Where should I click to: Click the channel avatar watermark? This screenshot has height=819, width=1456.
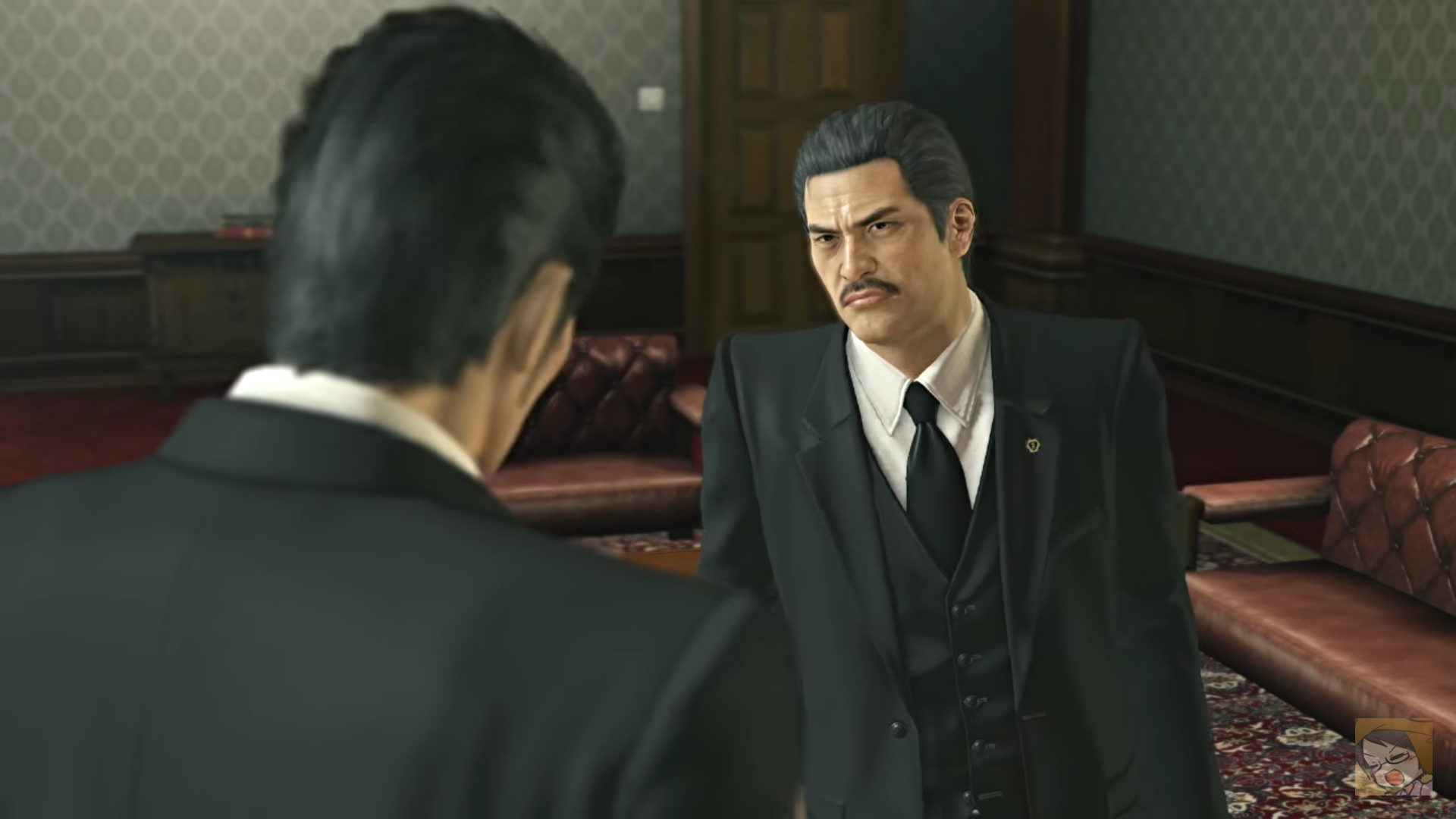click(1394, 758)
